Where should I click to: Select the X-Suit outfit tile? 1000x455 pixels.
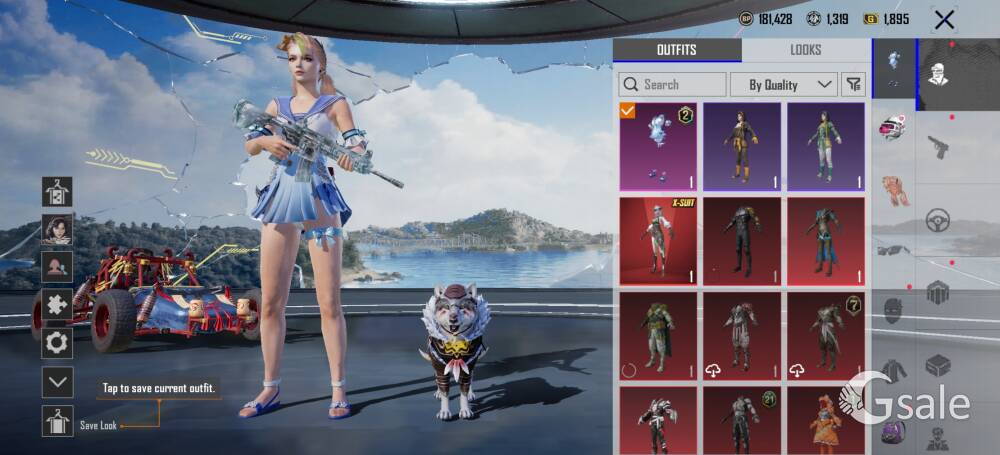tap(657, 241)
